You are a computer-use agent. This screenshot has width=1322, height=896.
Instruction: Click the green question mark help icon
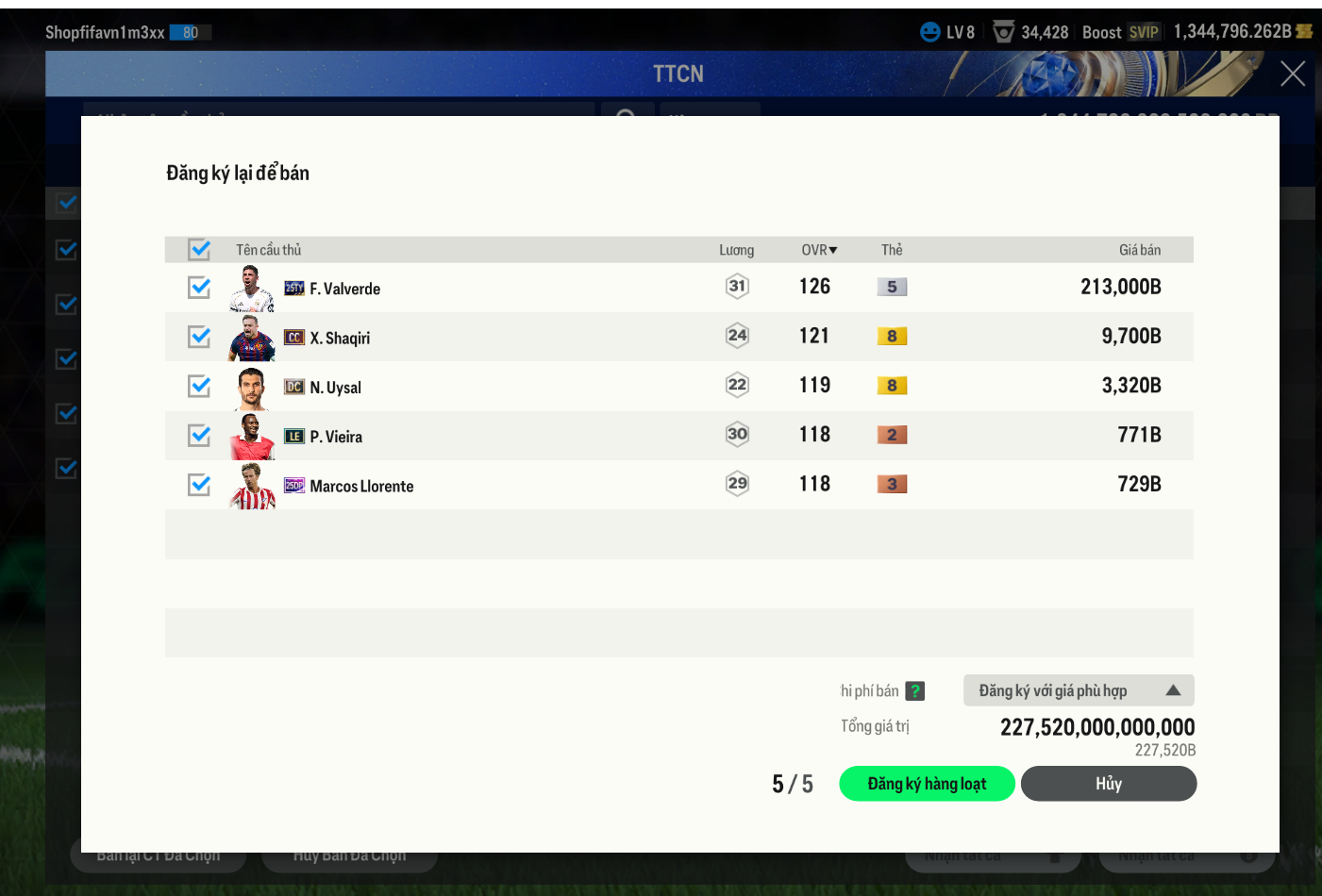(914, 691)
